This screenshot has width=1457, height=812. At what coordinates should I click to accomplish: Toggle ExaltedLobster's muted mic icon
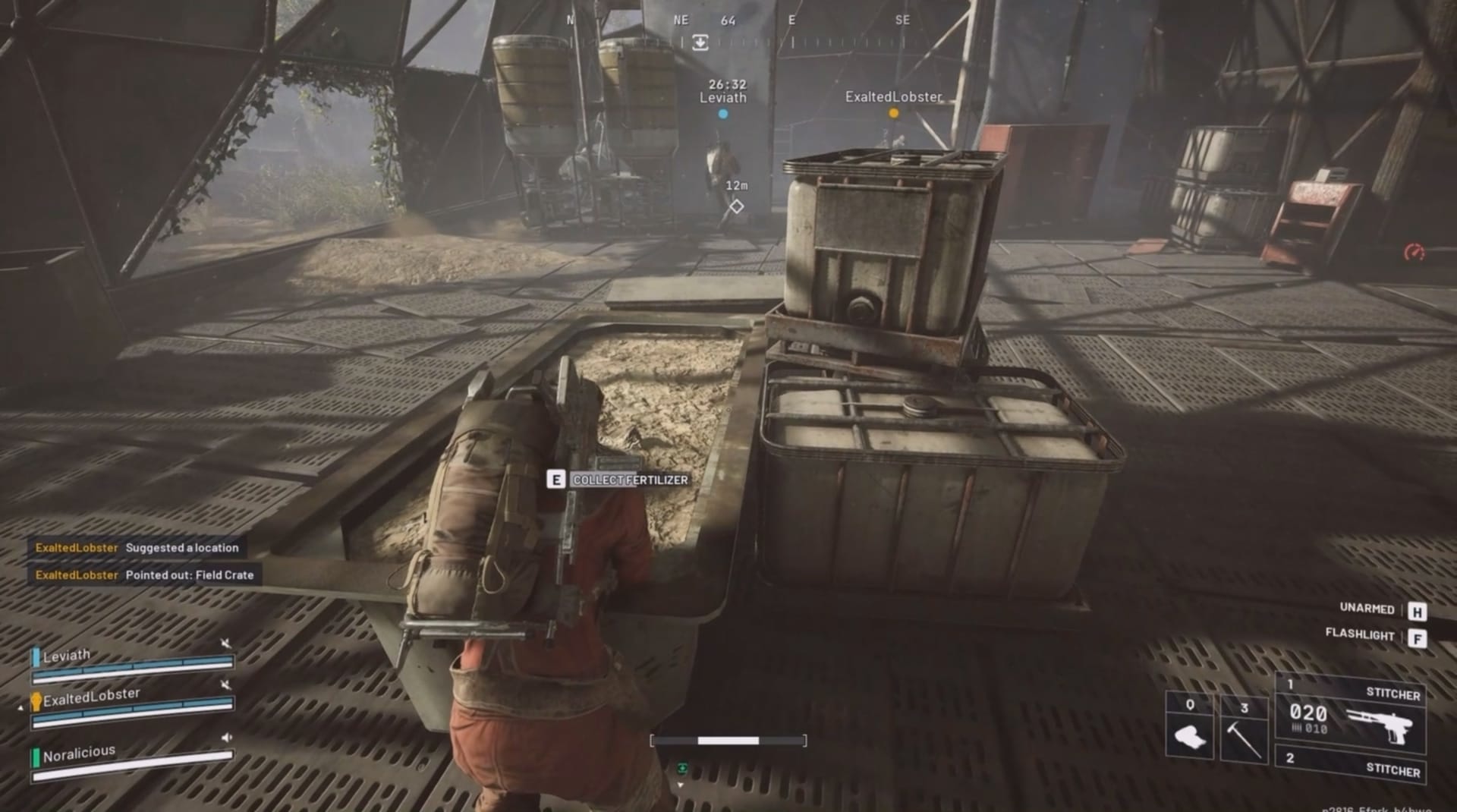(x=226, y=685)
